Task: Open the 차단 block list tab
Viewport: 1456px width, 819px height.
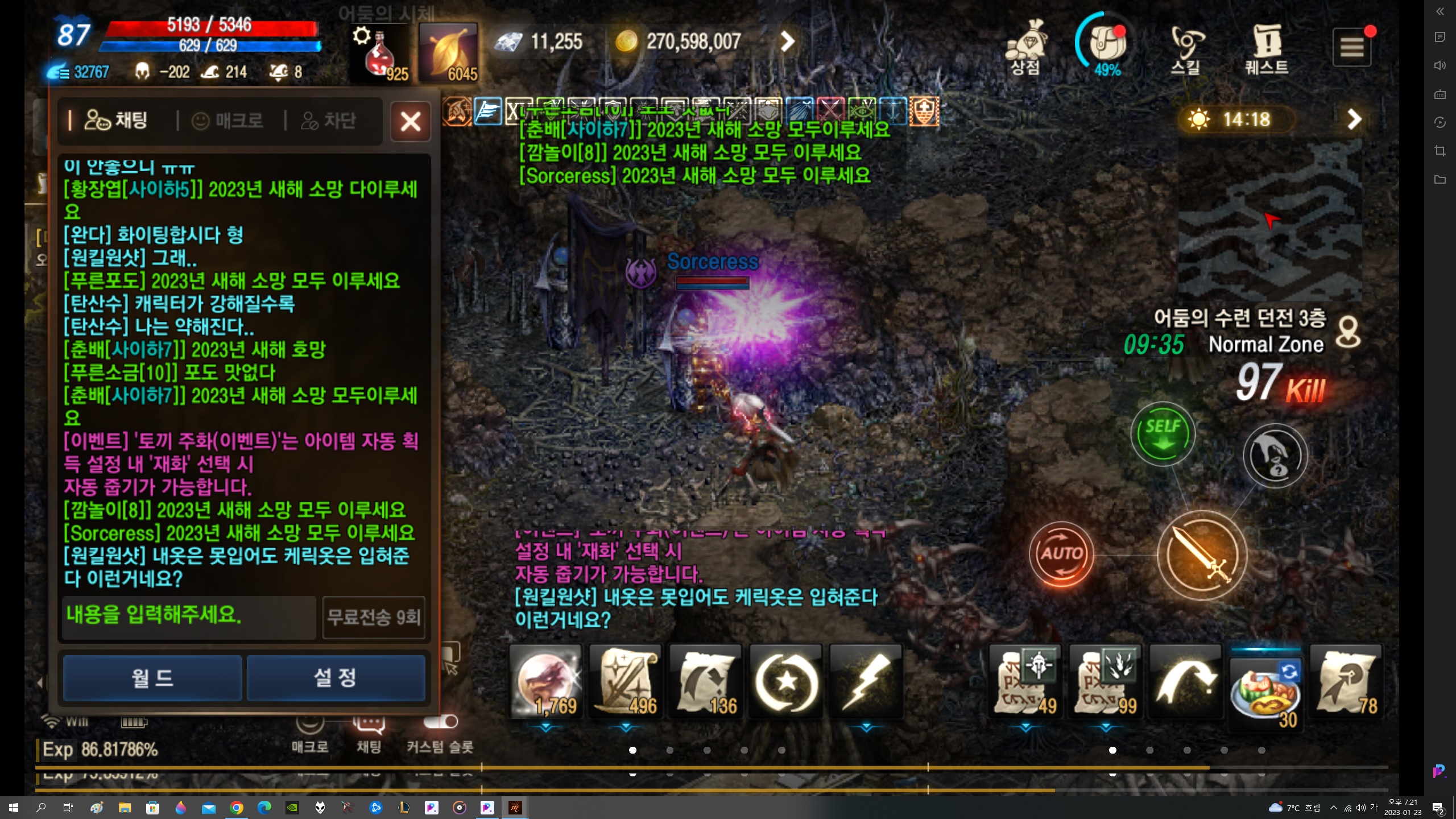Action: point(329,121)
